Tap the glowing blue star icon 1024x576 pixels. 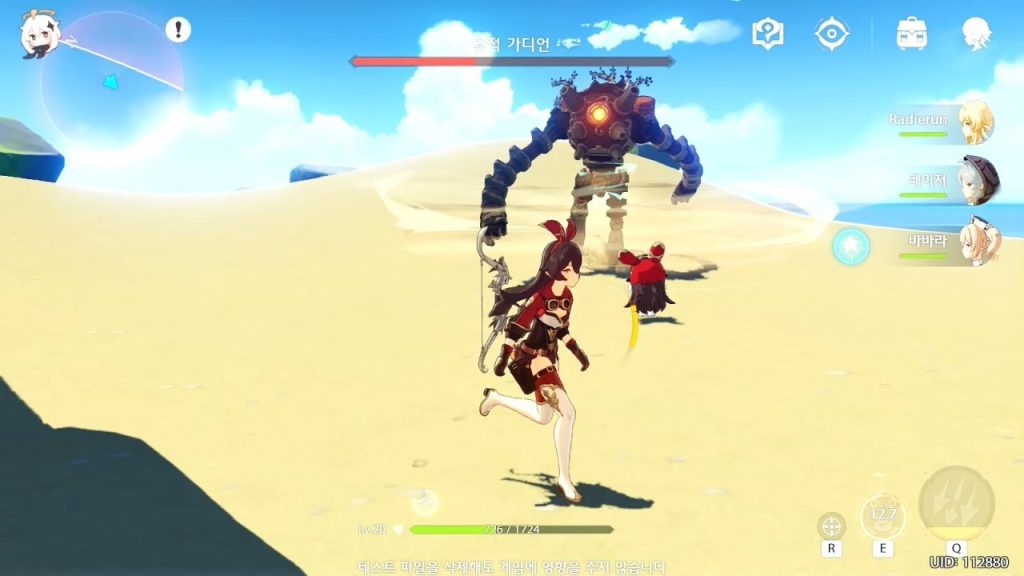[x=851, y=246]
